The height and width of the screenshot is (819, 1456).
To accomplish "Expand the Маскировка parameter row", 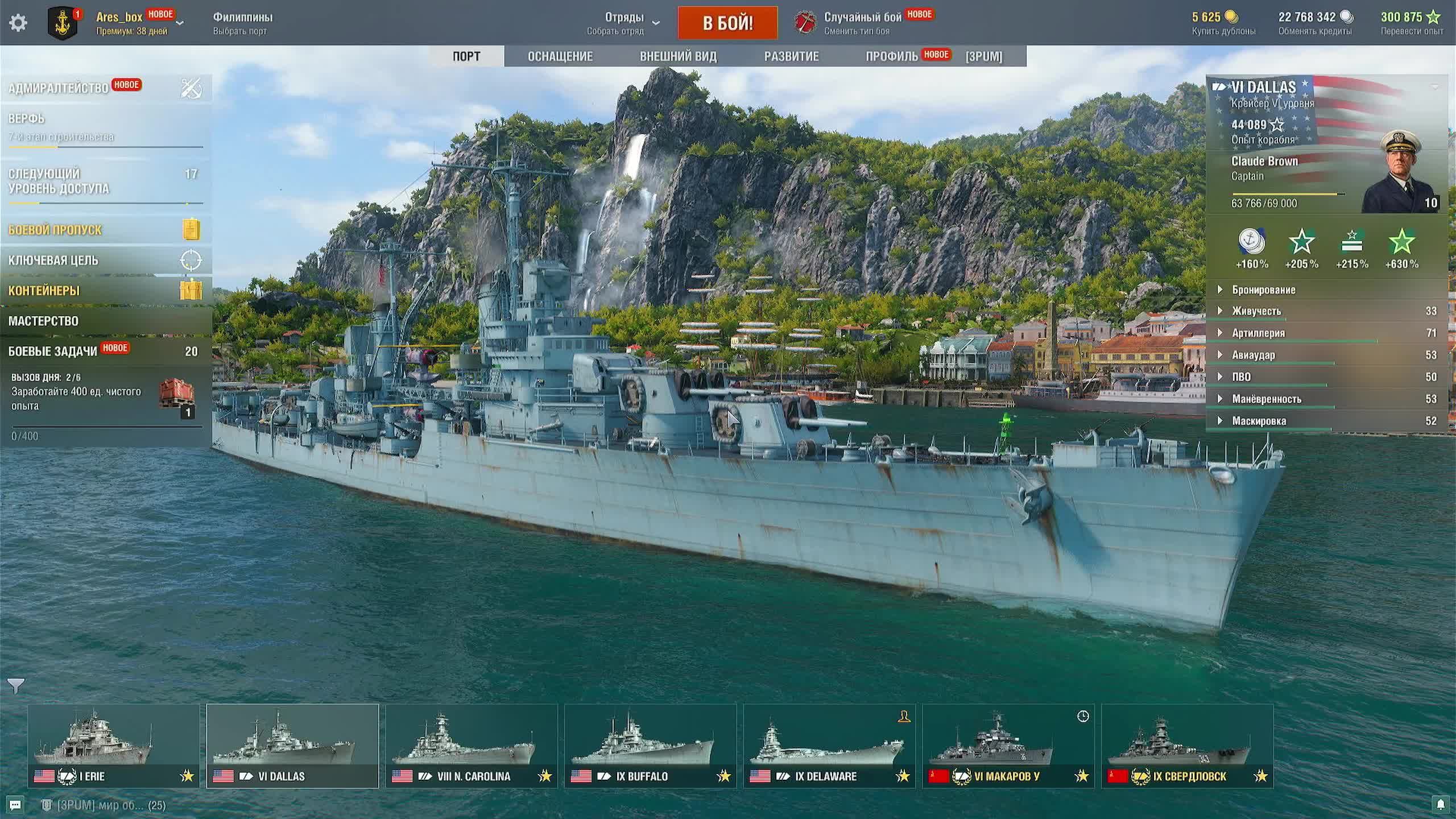I will tap(1259, 421).
